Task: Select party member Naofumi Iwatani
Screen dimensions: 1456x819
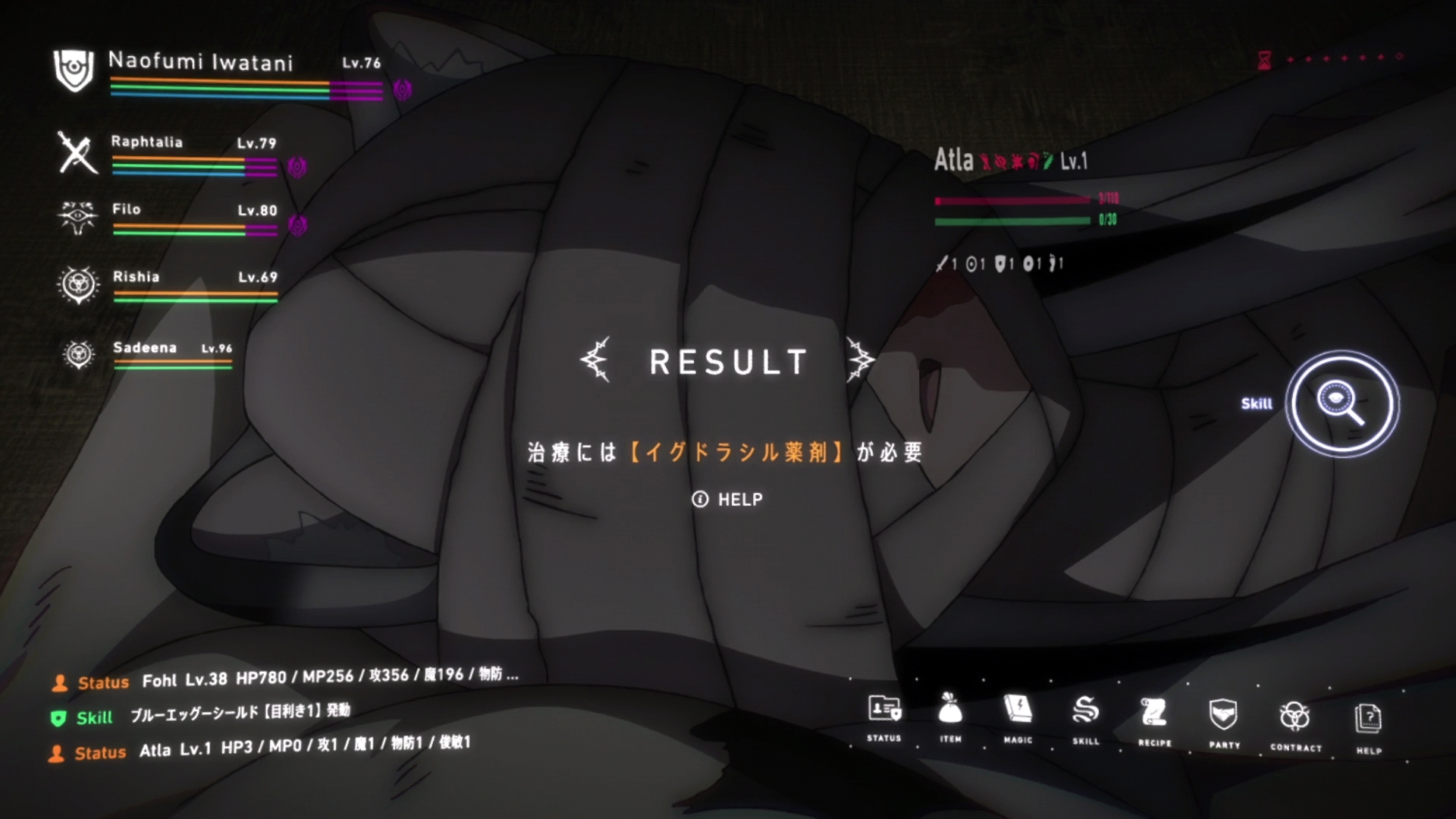Action: pyautogui.click(x=201, y=62)
